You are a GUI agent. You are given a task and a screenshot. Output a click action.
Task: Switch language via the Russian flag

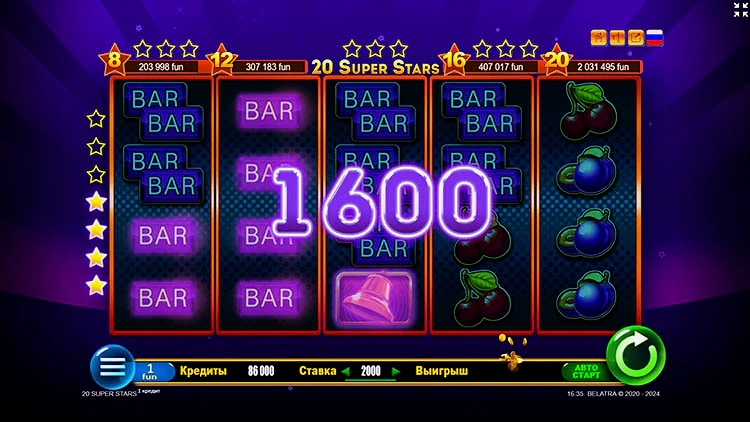pyautogui.click(x=655, y=38)
